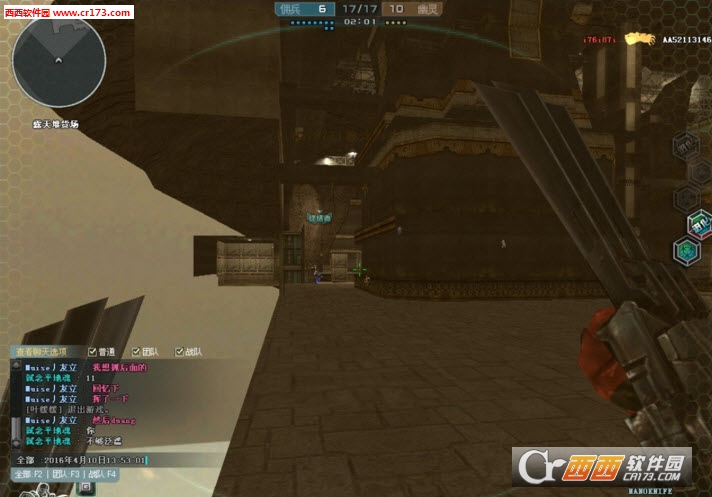Switch chat channel to 全部 F2
Screen dimensions: 712x497
click(x=30, y=473)
